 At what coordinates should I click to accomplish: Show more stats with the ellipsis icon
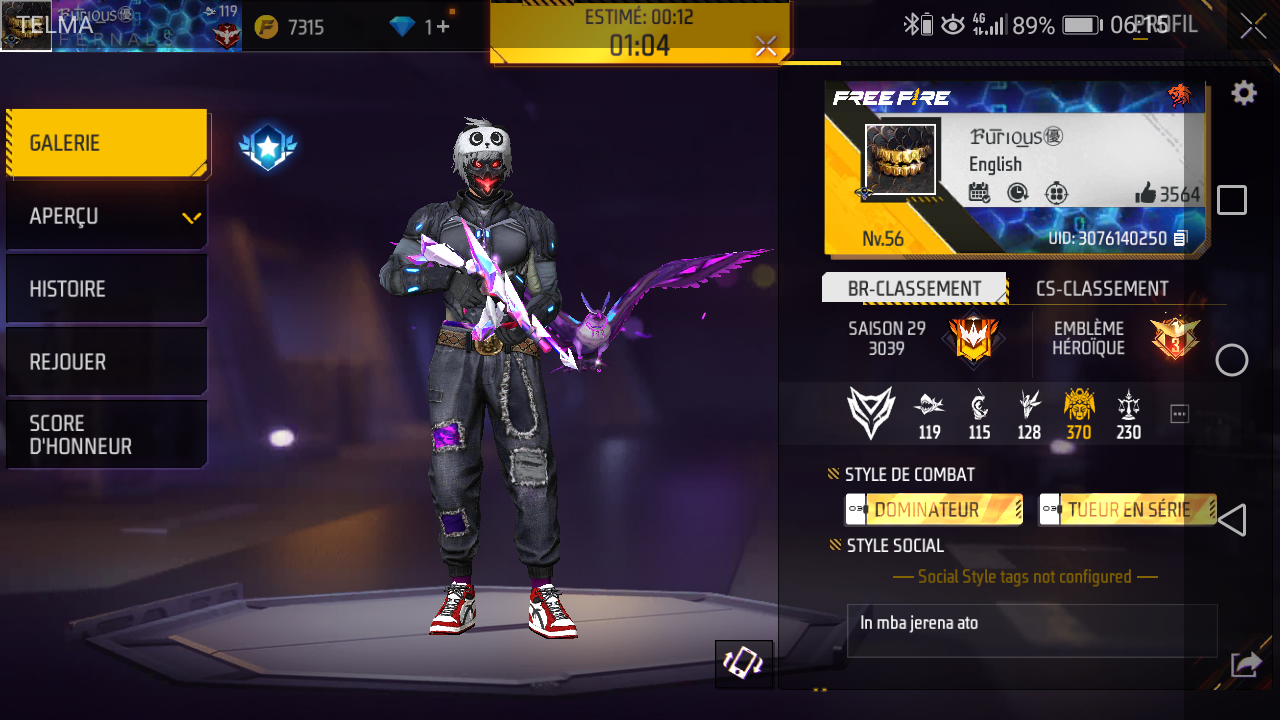click(x=1180, y=414)
